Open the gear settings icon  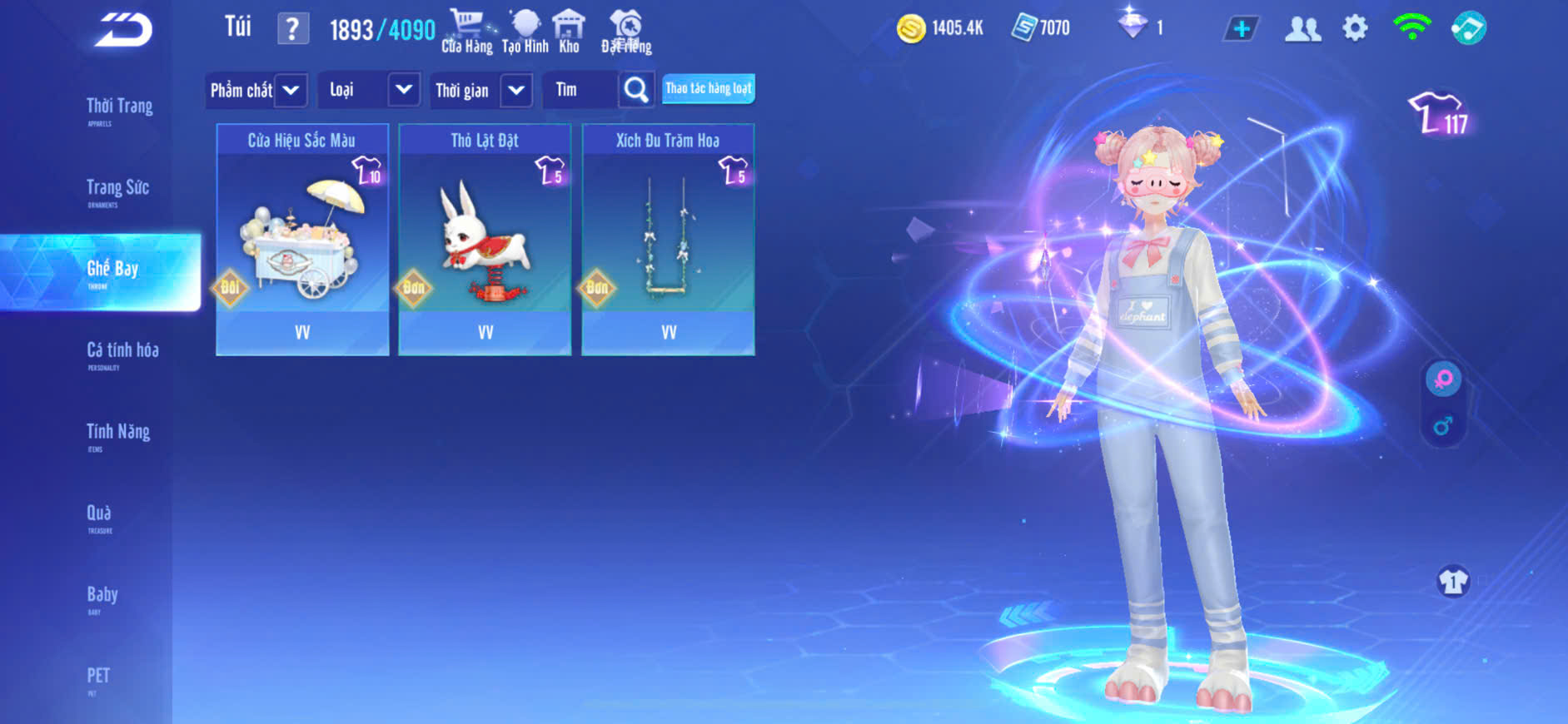pyautogui.click(x=1355, y=28)
